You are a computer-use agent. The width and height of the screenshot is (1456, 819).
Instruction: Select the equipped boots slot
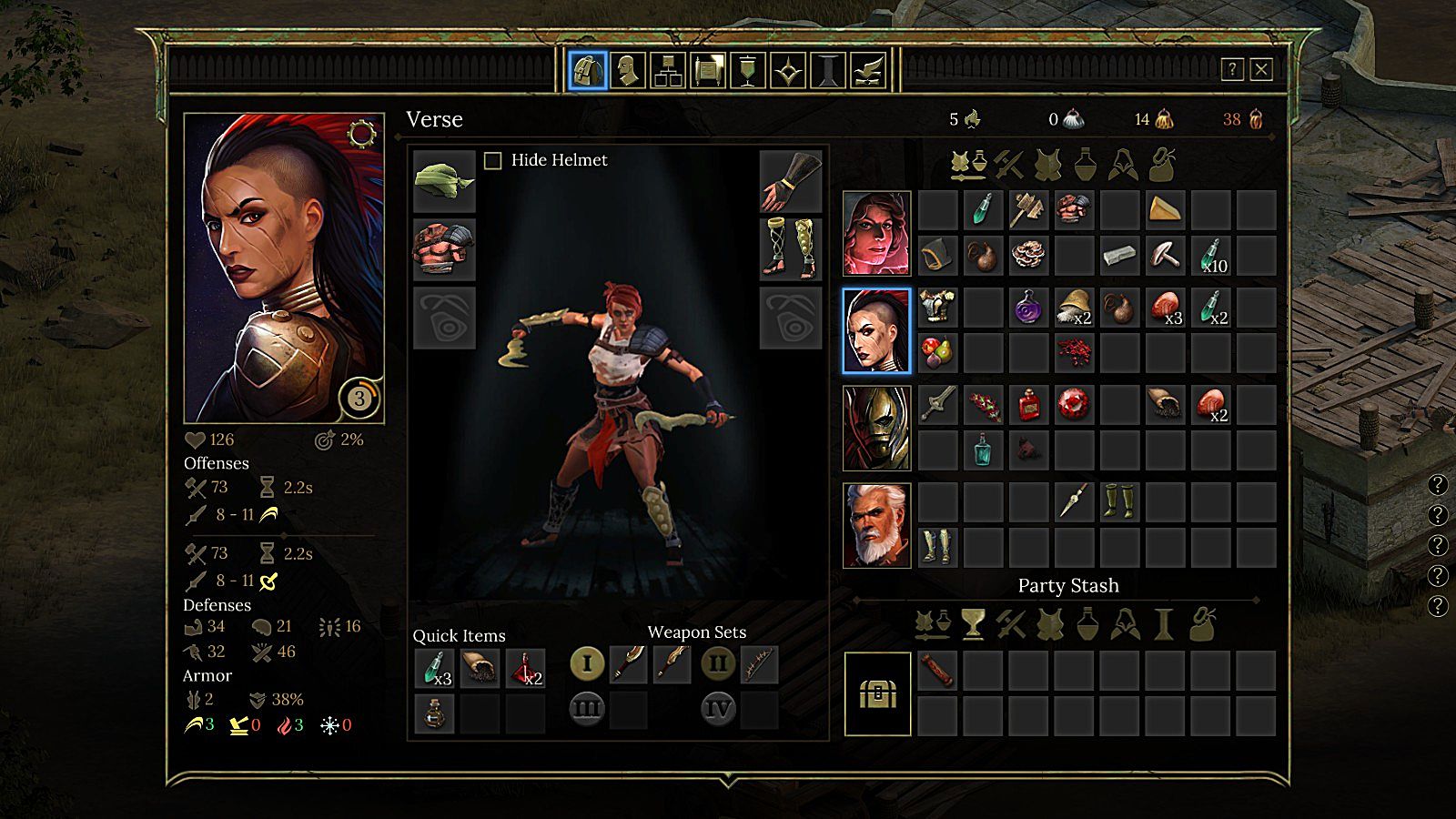coord(790,249)
